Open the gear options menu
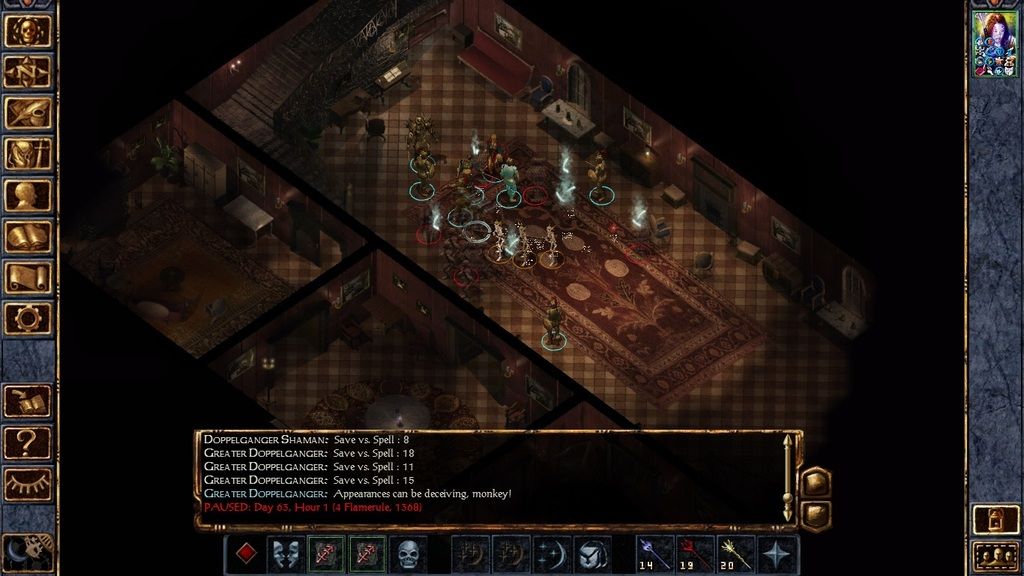Image resolution: width=1024 pixels, height=576 pixels. [x=27, y=318]
